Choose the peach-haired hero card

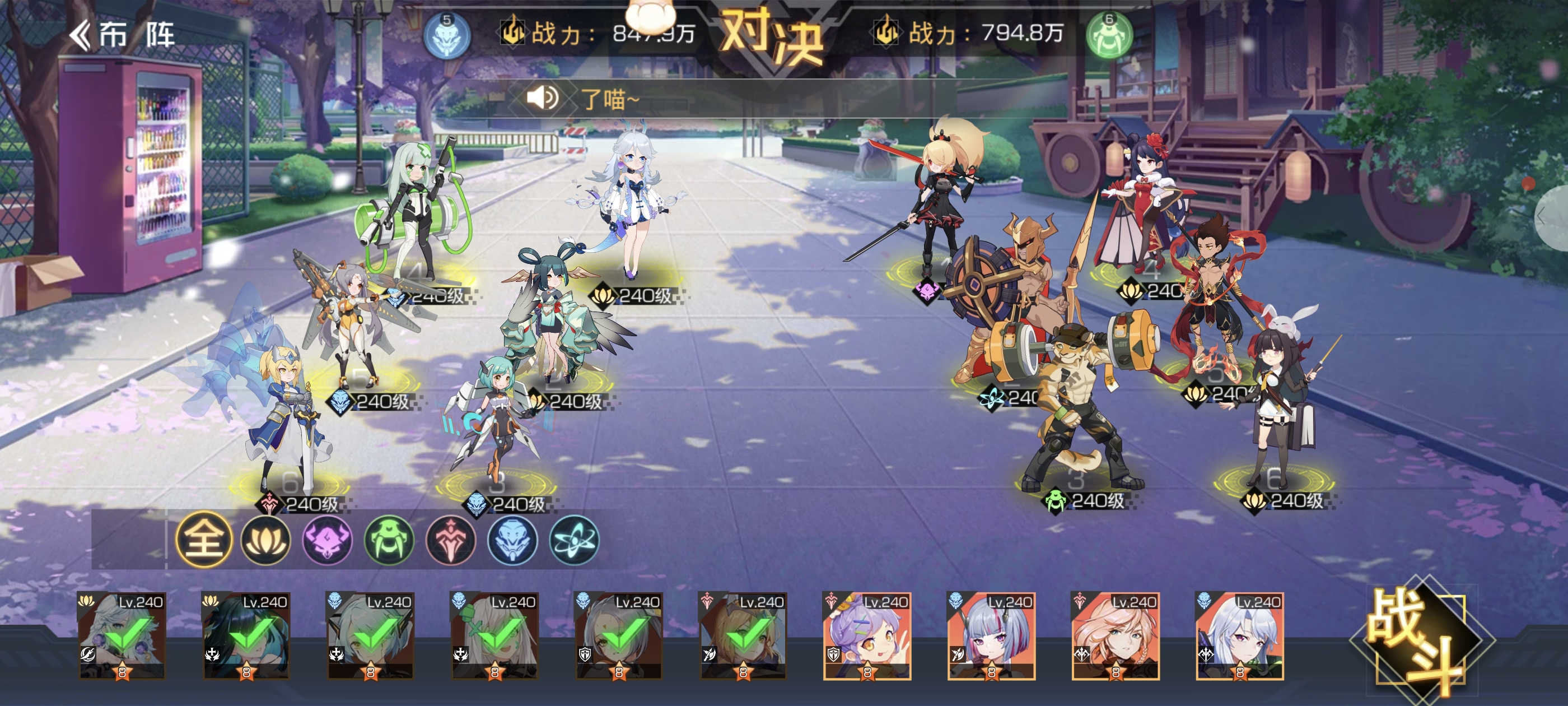[1115, 635]
